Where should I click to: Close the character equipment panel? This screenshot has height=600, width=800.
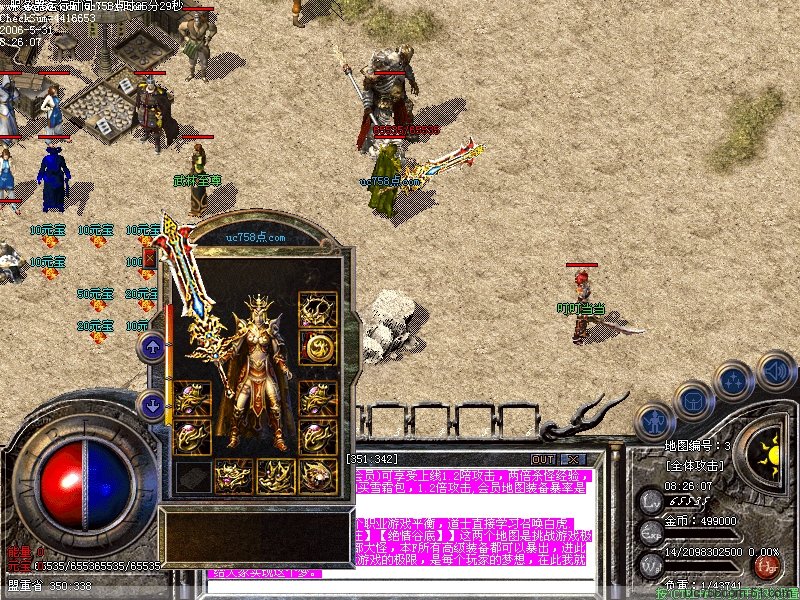[x=150, y=258]
